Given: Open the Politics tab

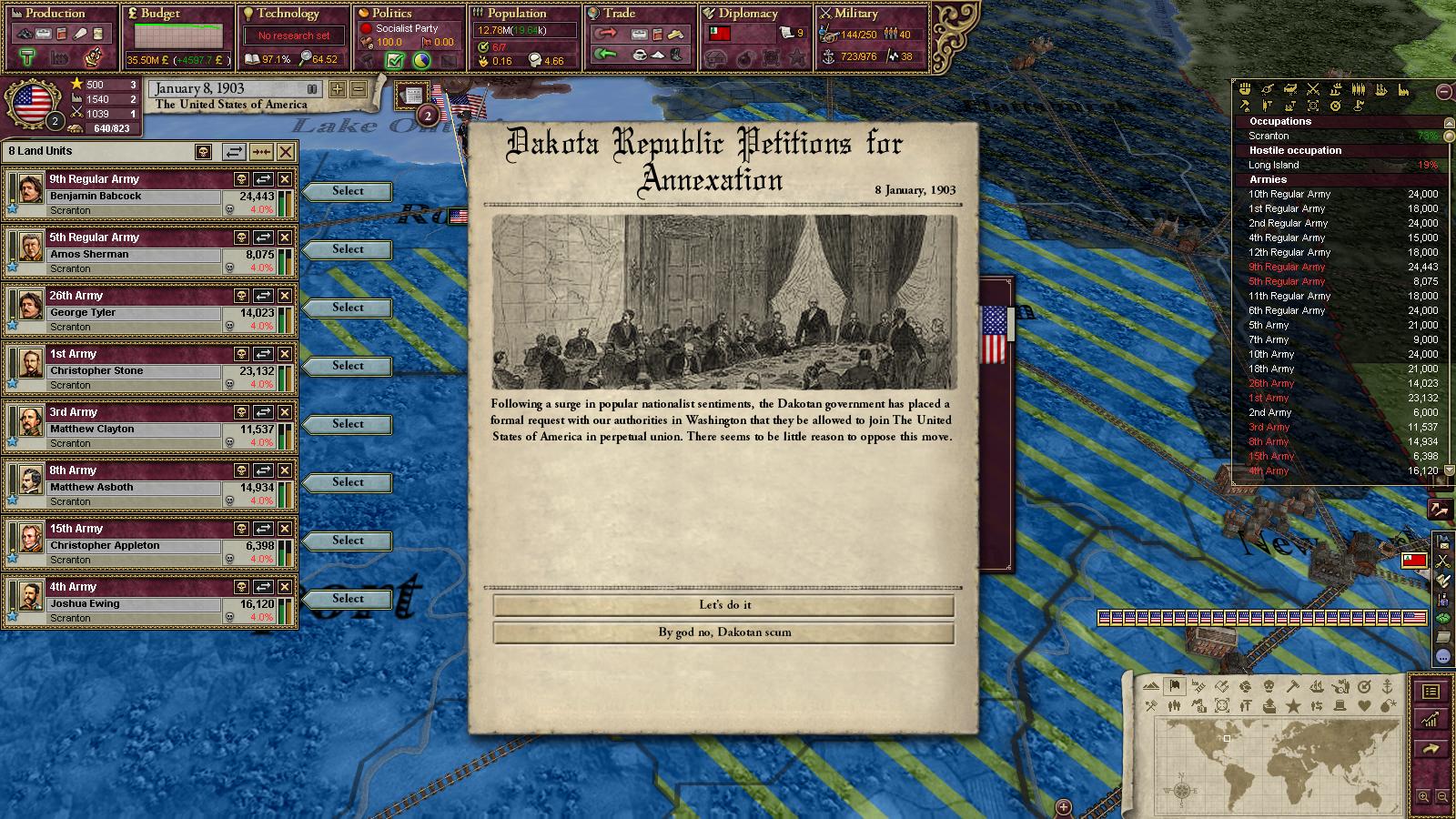Looking at the screenshot, I should click(x=391, y=14).
